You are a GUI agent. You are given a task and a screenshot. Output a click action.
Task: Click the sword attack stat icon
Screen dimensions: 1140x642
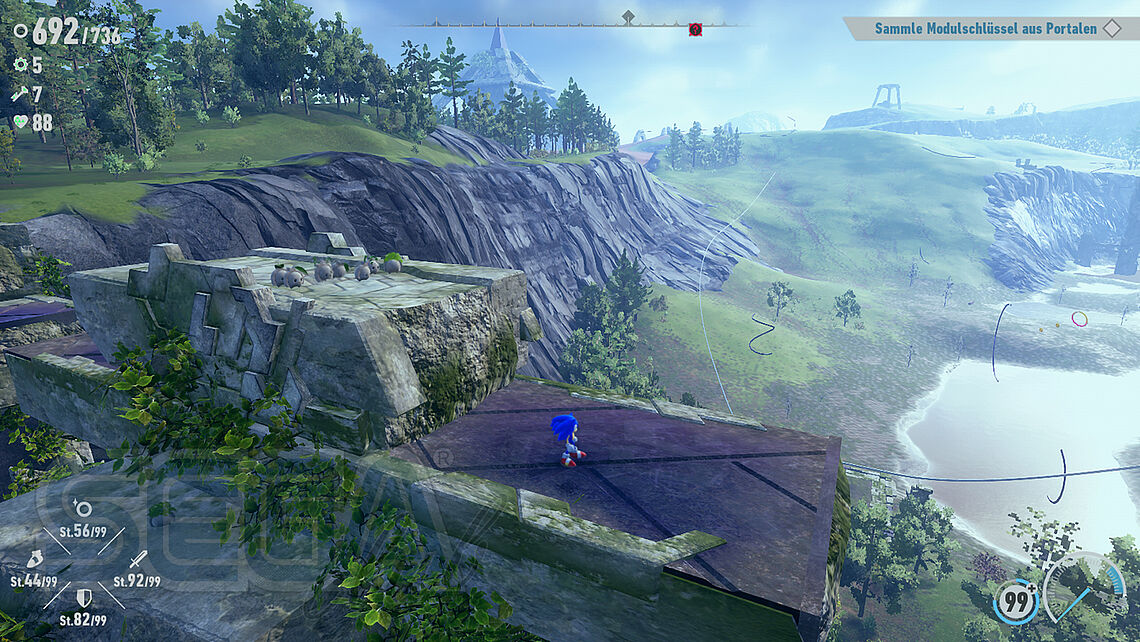pos(136,559)
